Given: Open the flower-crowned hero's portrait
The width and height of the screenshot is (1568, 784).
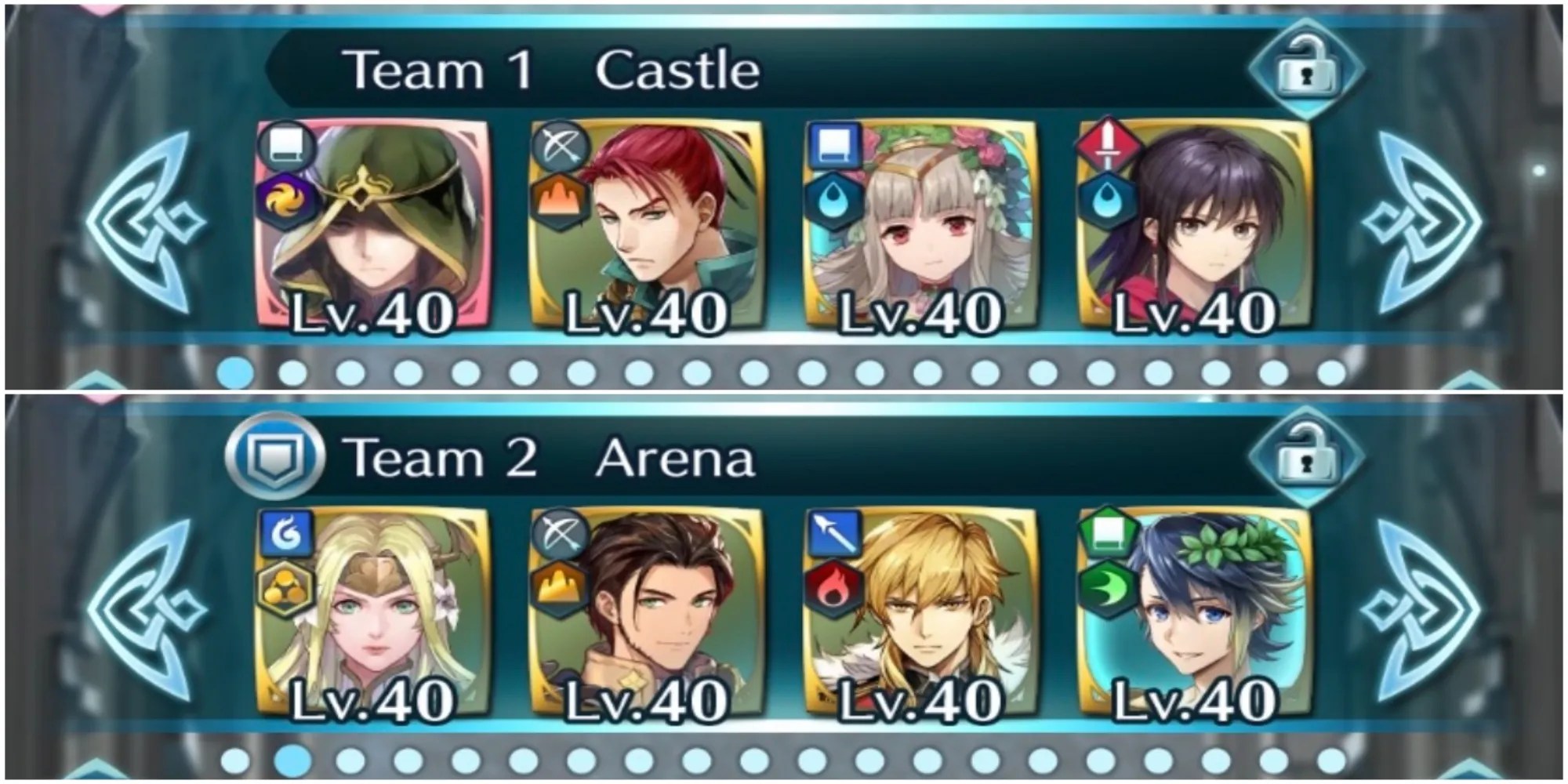Looking at the screenshot, I should click(925, 227).
